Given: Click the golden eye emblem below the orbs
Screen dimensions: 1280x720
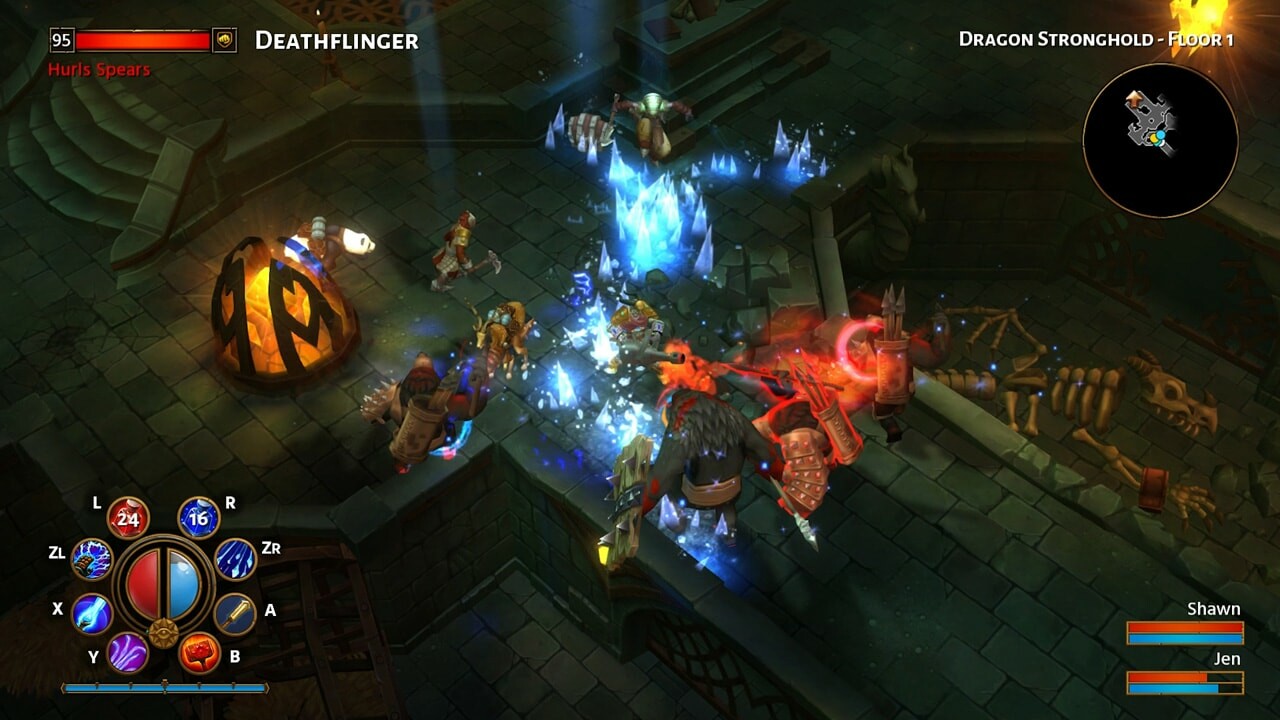Looking at the screenshot, I should click(164, 632).
